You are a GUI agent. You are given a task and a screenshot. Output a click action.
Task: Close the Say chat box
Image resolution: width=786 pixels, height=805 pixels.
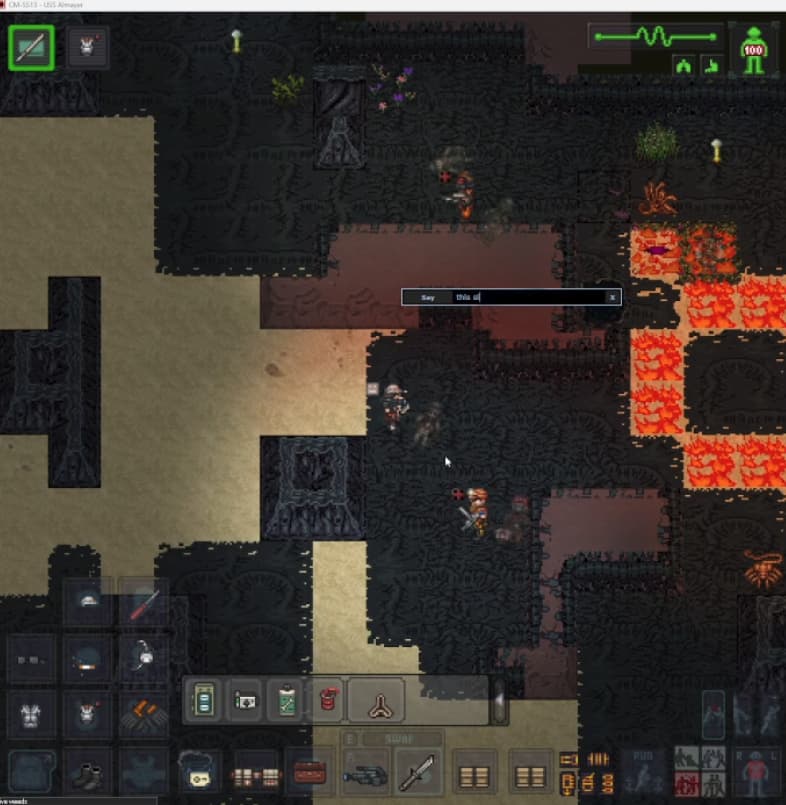click(613, 297)
